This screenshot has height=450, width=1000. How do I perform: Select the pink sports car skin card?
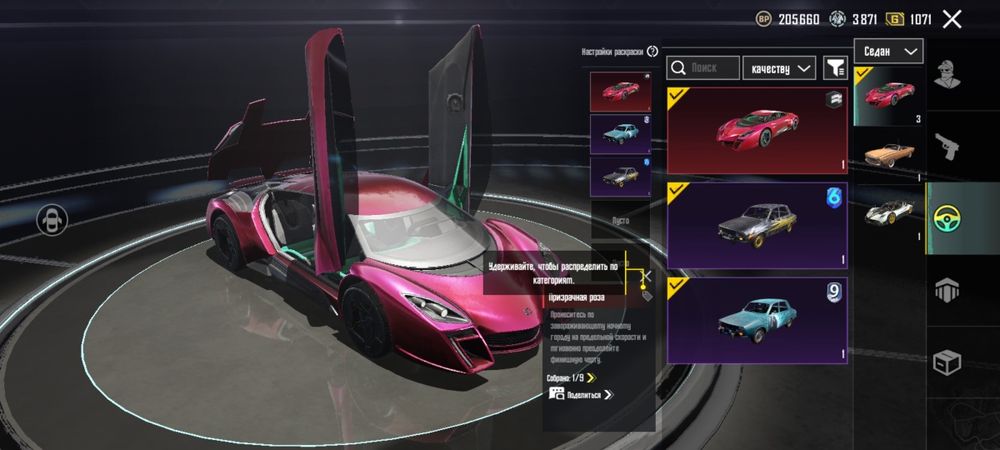click(757, 130)
